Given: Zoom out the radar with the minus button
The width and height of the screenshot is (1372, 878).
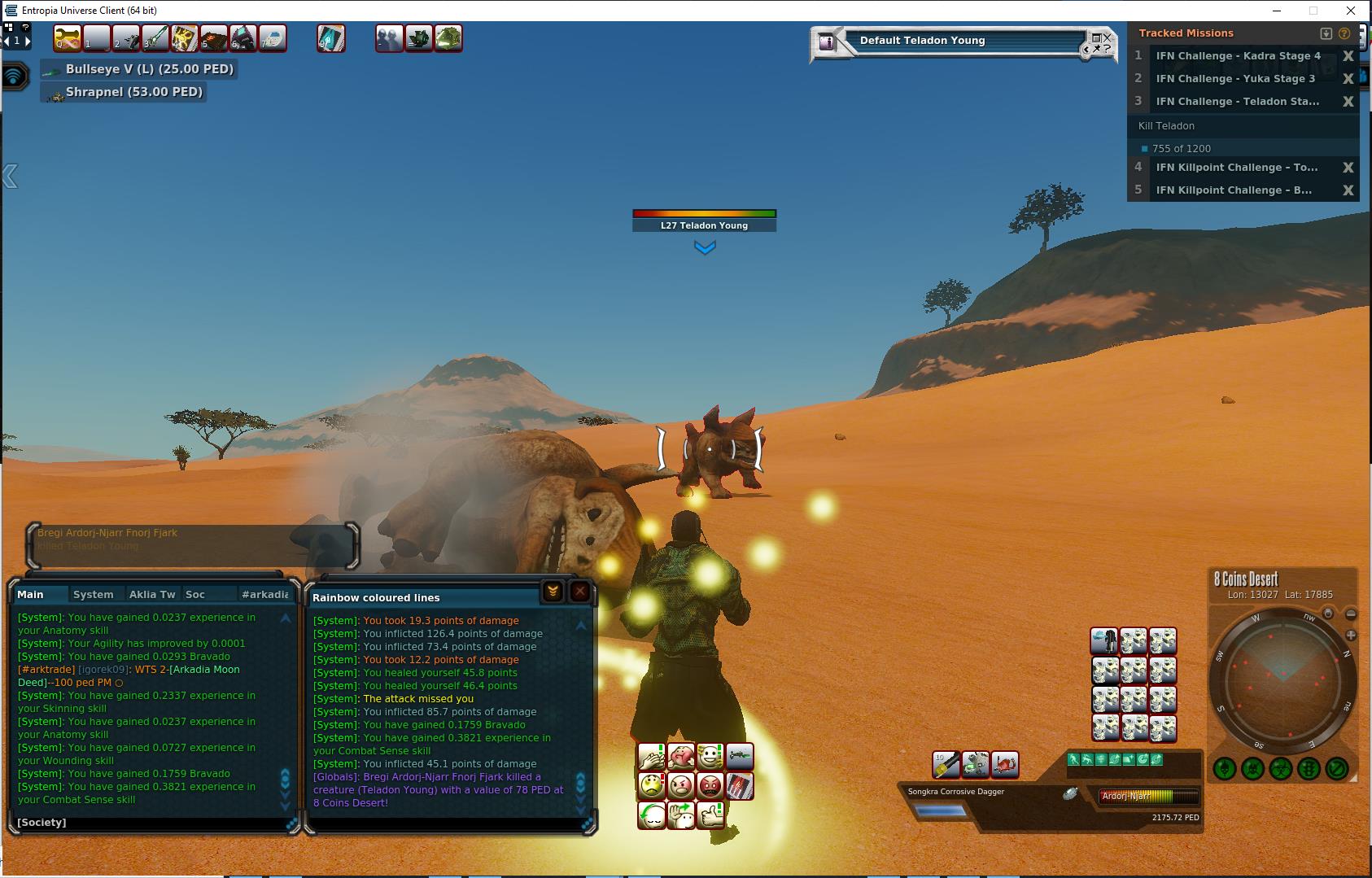Looking at the screenshot, I should pyautogui.click(x=1351, y=614).
